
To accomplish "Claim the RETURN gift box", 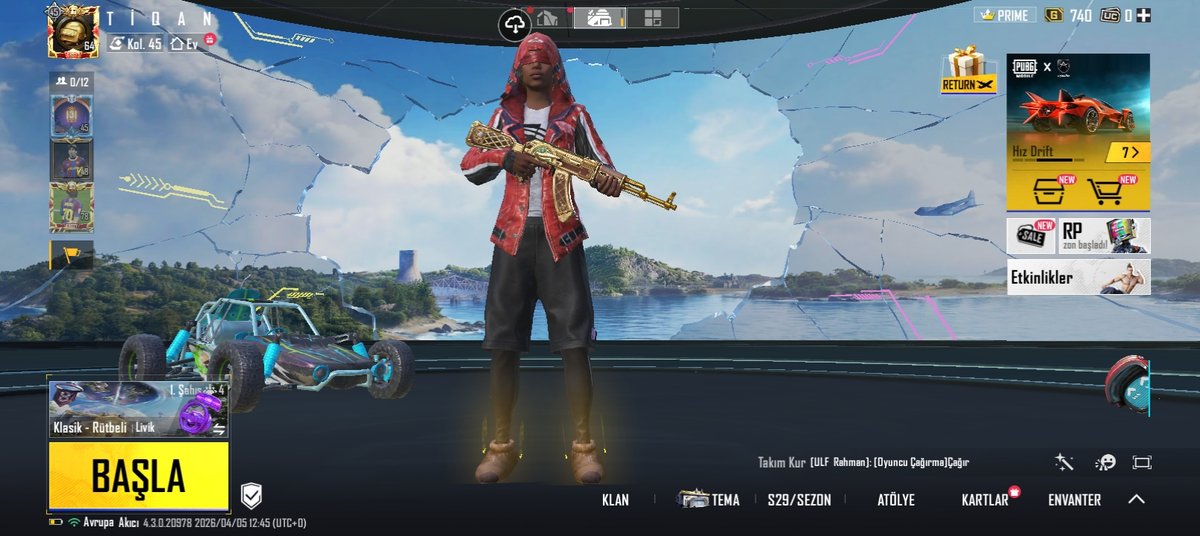I will coord(968,70).
